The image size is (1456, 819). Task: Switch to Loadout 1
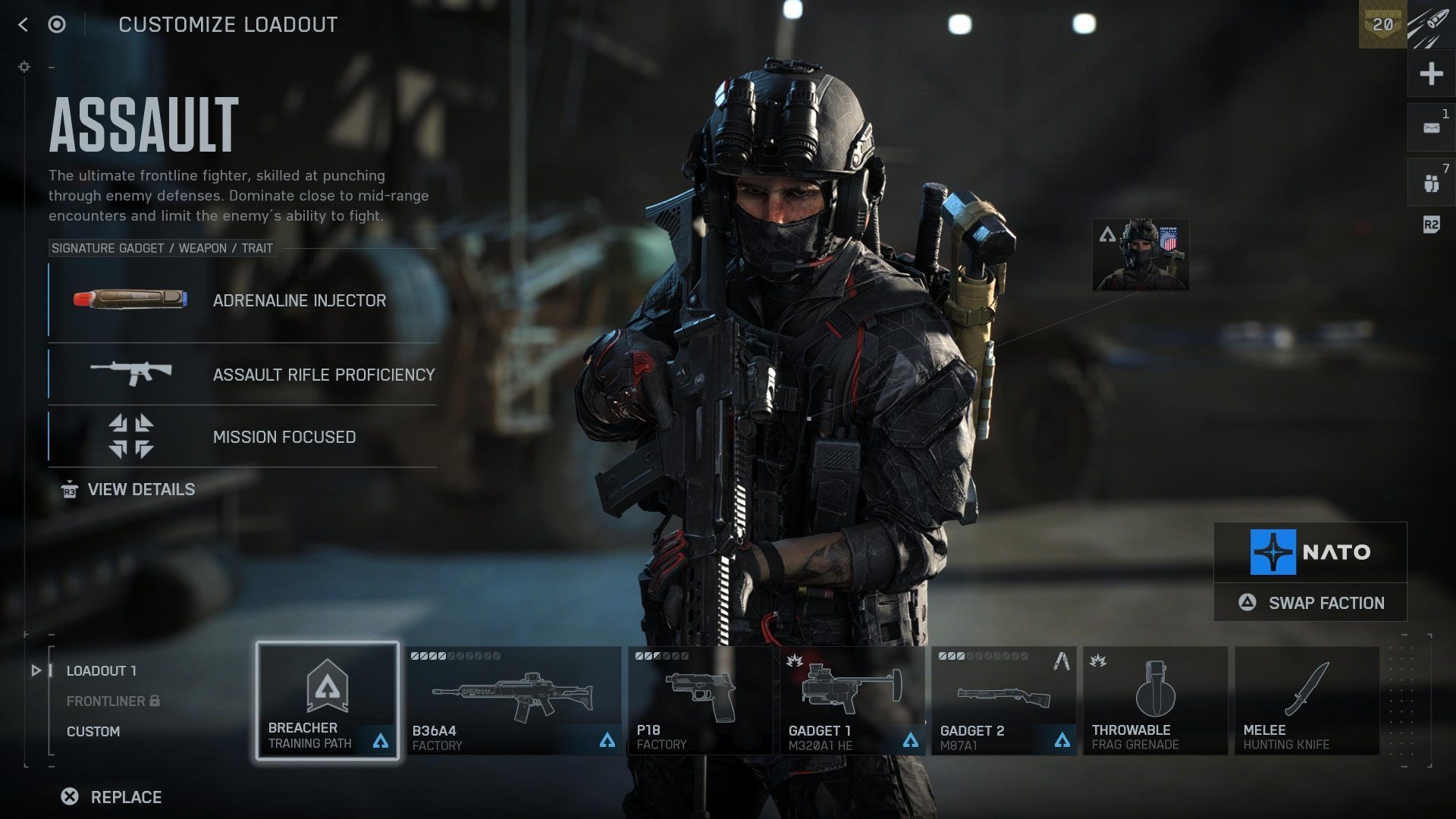[101, 671]
